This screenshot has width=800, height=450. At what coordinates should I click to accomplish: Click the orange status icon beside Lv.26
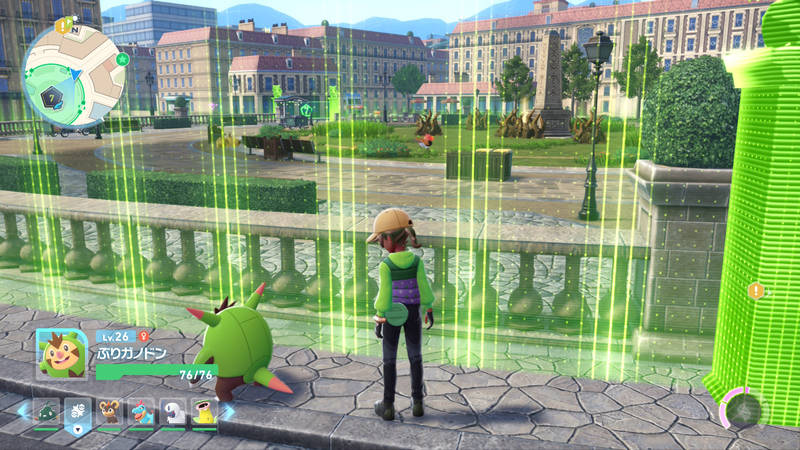[146, 337]
